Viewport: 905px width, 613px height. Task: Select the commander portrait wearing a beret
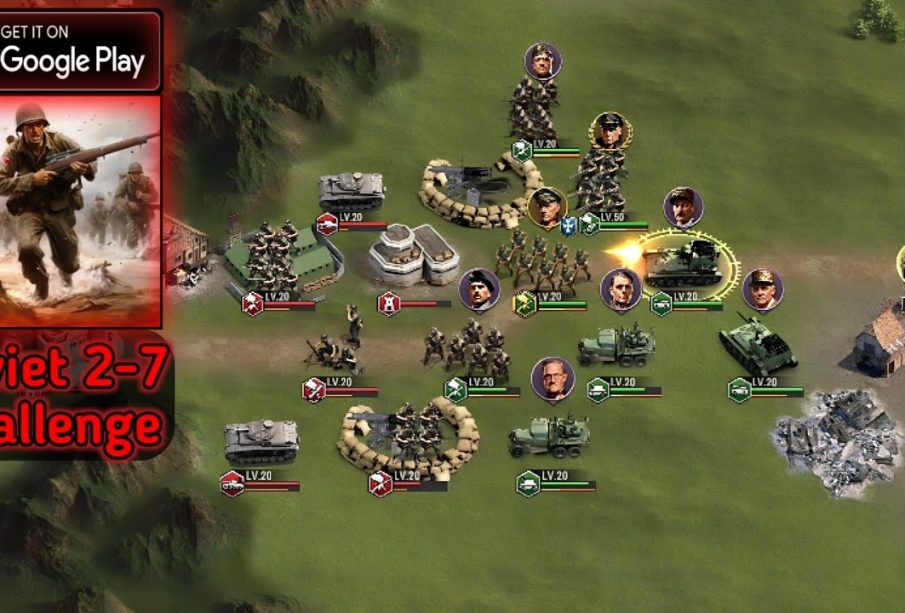479,289
